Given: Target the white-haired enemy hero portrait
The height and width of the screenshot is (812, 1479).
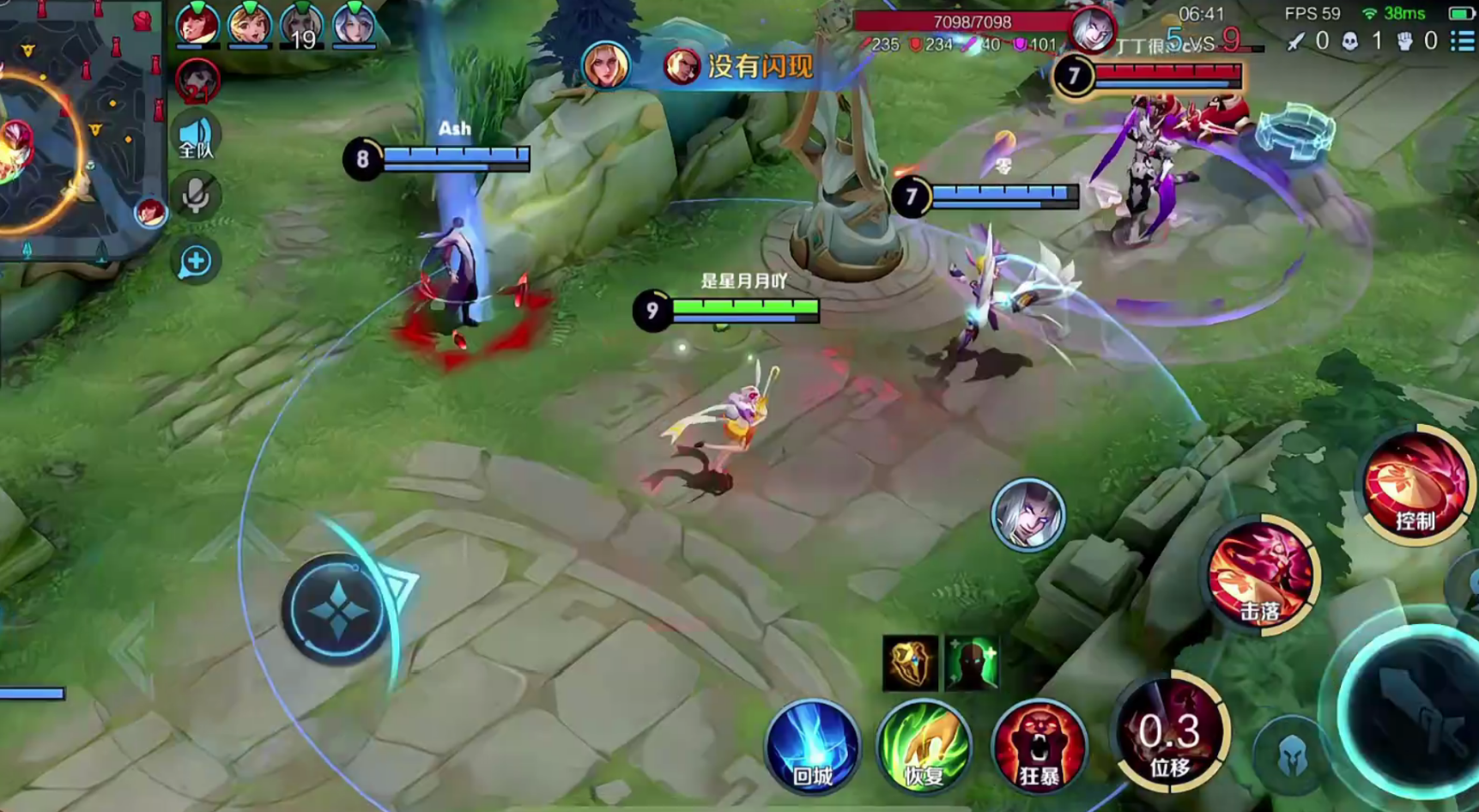Looking at the screenshot, I should (x=1027, y=513).
